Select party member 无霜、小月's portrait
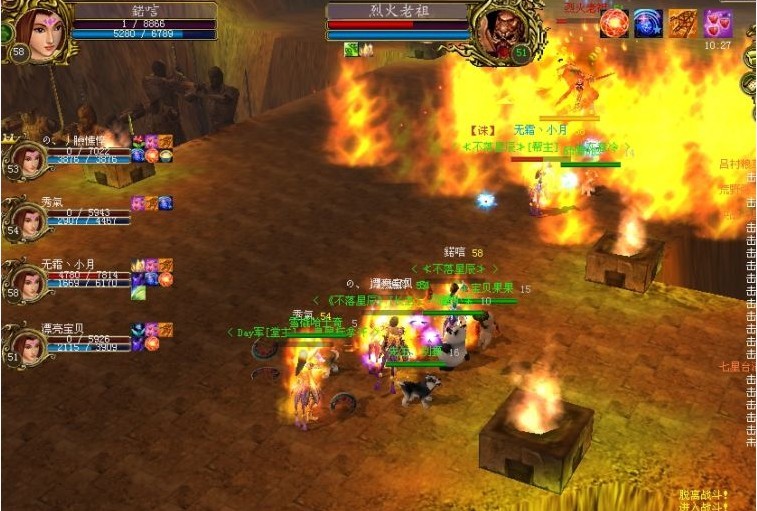 pyautogui.click(x=30, y=280)
